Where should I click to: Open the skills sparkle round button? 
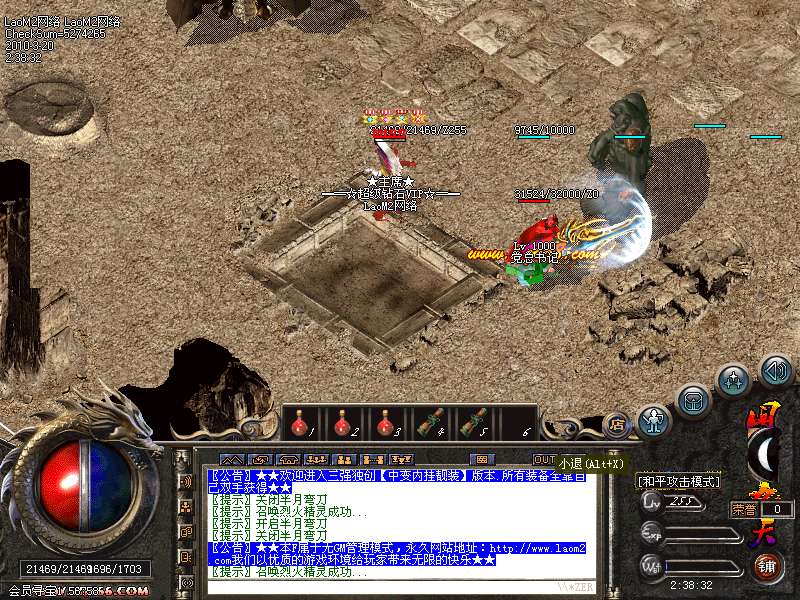click(734, 380)
